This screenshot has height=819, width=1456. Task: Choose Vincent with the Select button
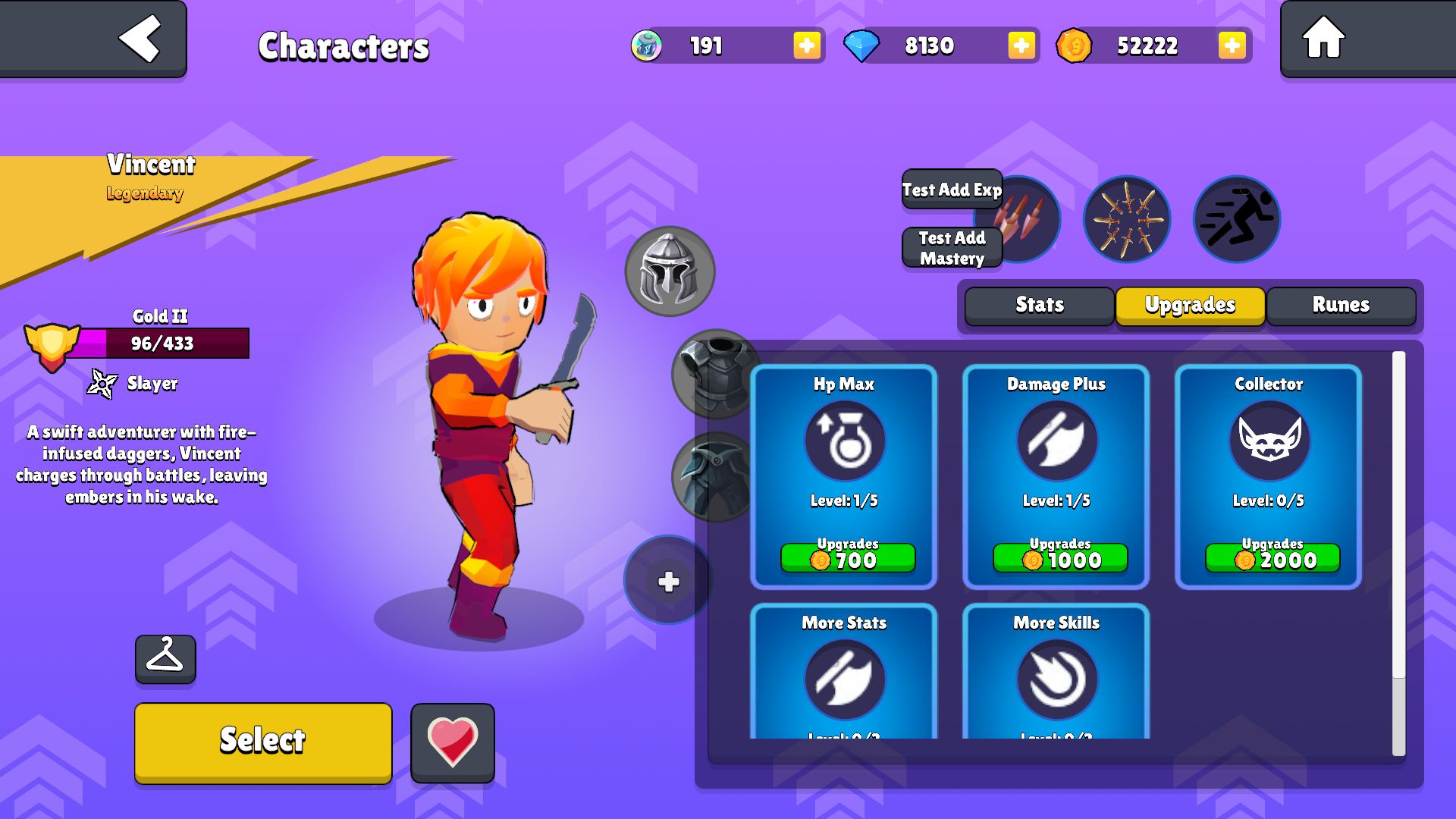click(x=263, y=742)
